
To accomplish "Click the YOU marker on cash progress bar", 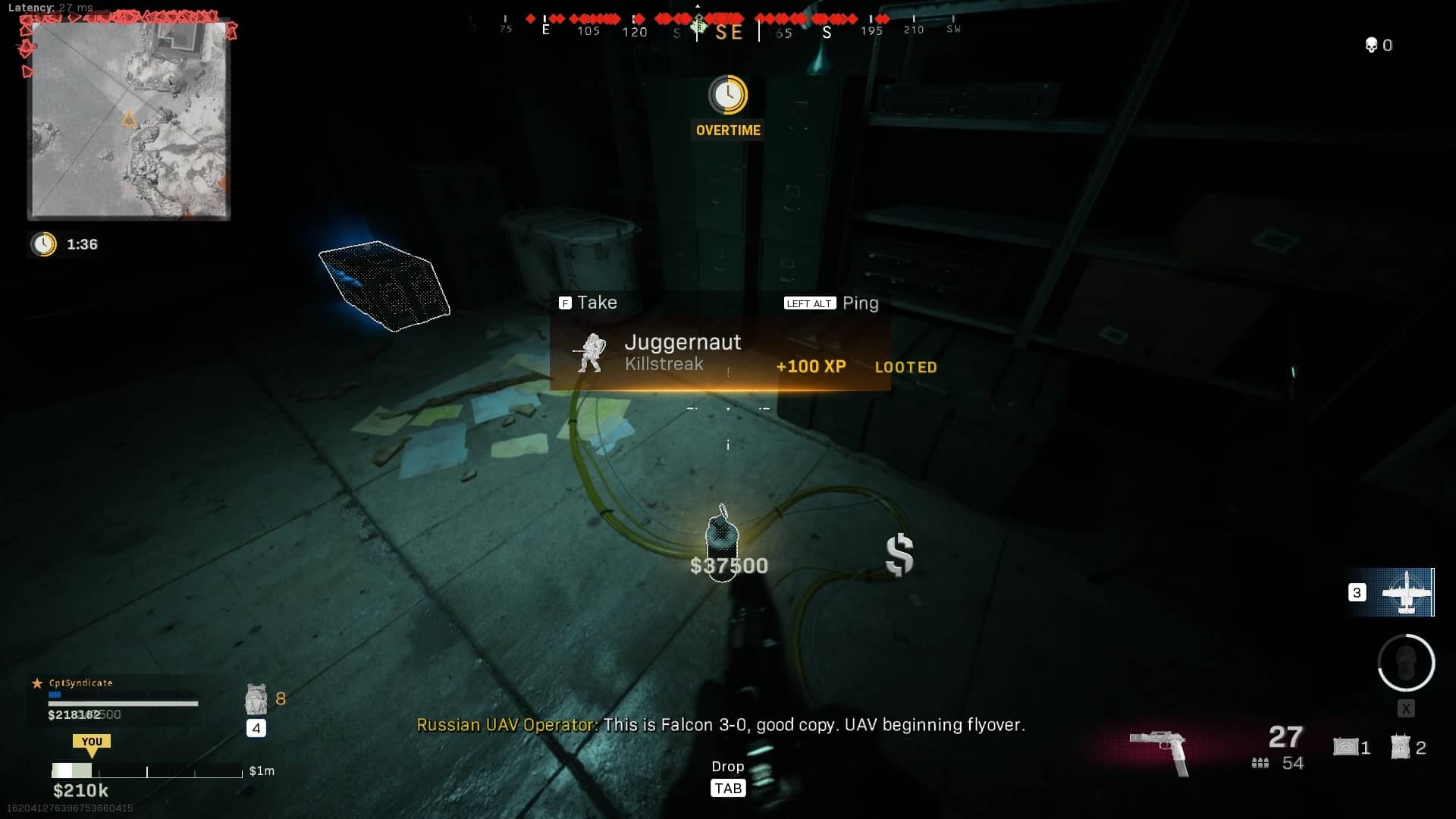I will [x=92, y=743].
